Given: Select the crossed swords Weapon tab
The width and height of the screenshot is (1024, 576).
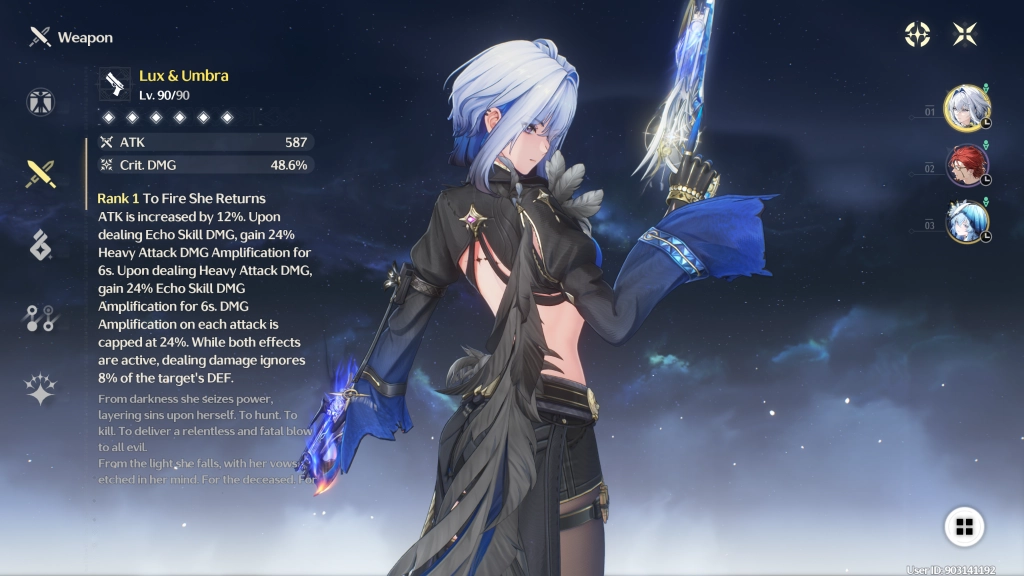Looking at the screenshot, I should [x=41, y=174].
